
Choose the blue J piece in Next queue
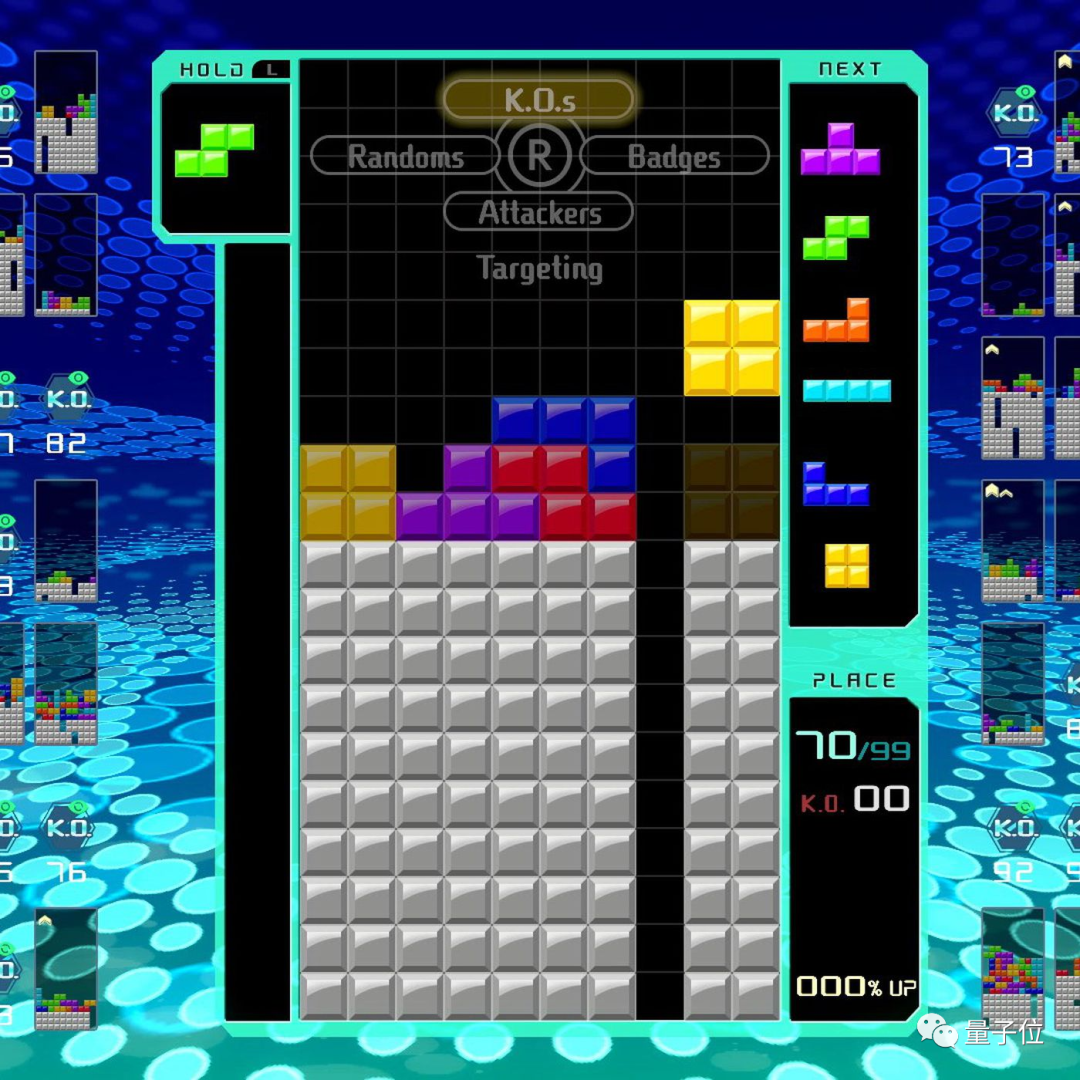835,485
